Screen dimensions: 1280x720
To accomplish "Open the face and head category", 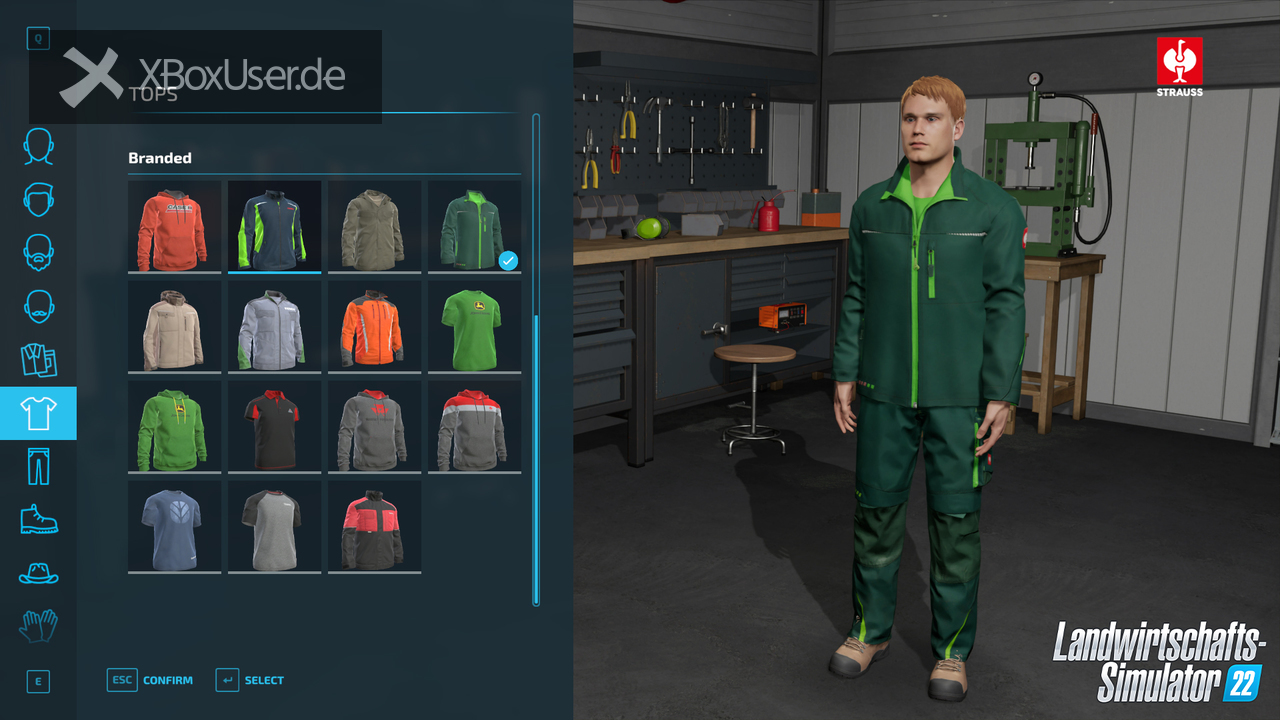I will pos(38,146).
